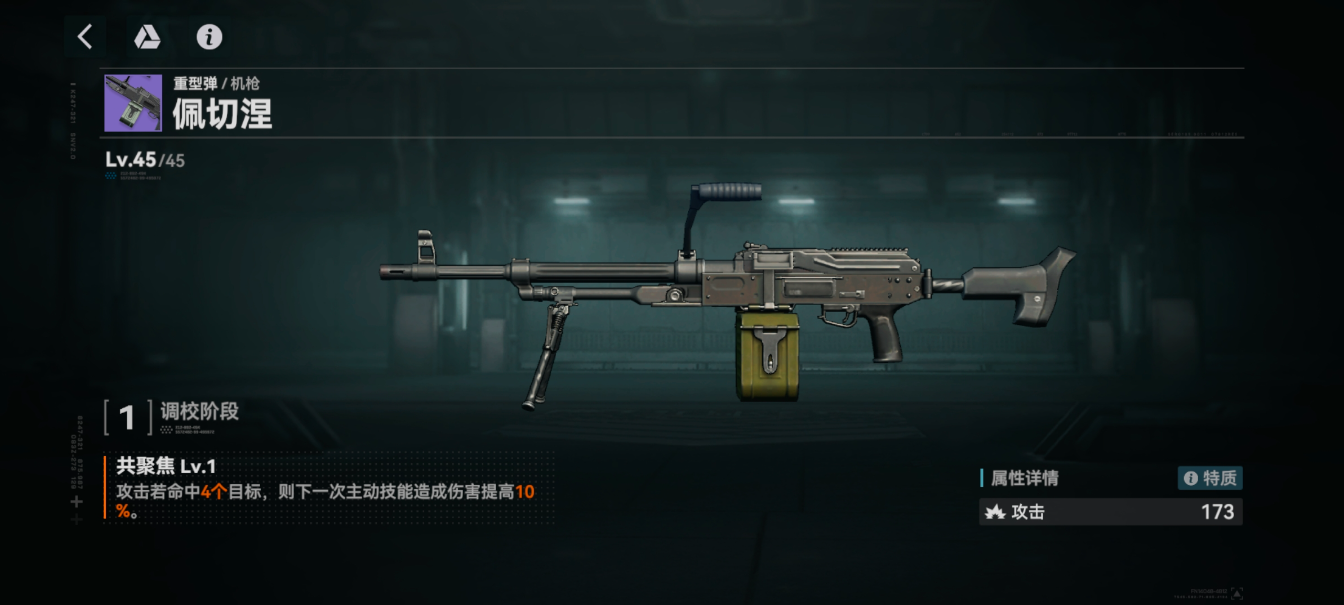Select the 佩切涅 weapon thumbnail
The height and width of the screenshot is (605, 1344).
tap(133, 103)
